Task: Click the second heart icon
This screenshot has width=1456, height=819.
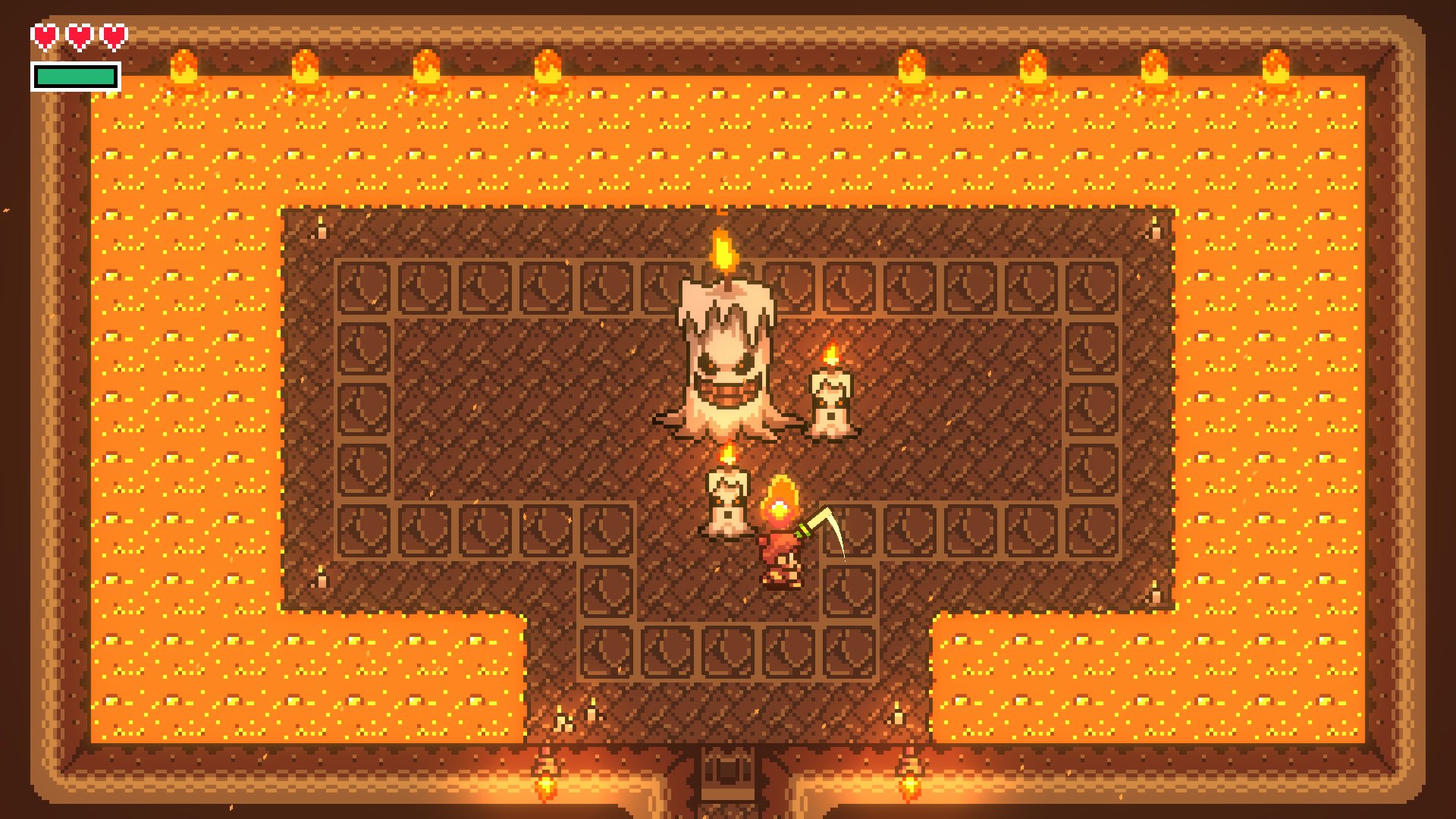Action: (79, 36)
